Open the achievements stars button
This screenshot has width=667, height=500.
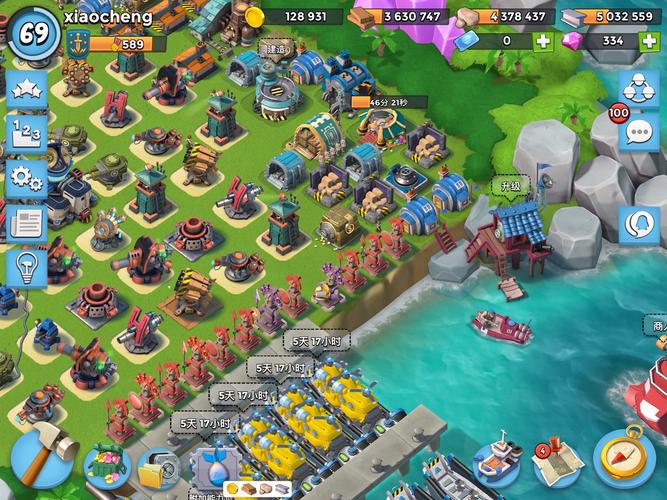24,88
